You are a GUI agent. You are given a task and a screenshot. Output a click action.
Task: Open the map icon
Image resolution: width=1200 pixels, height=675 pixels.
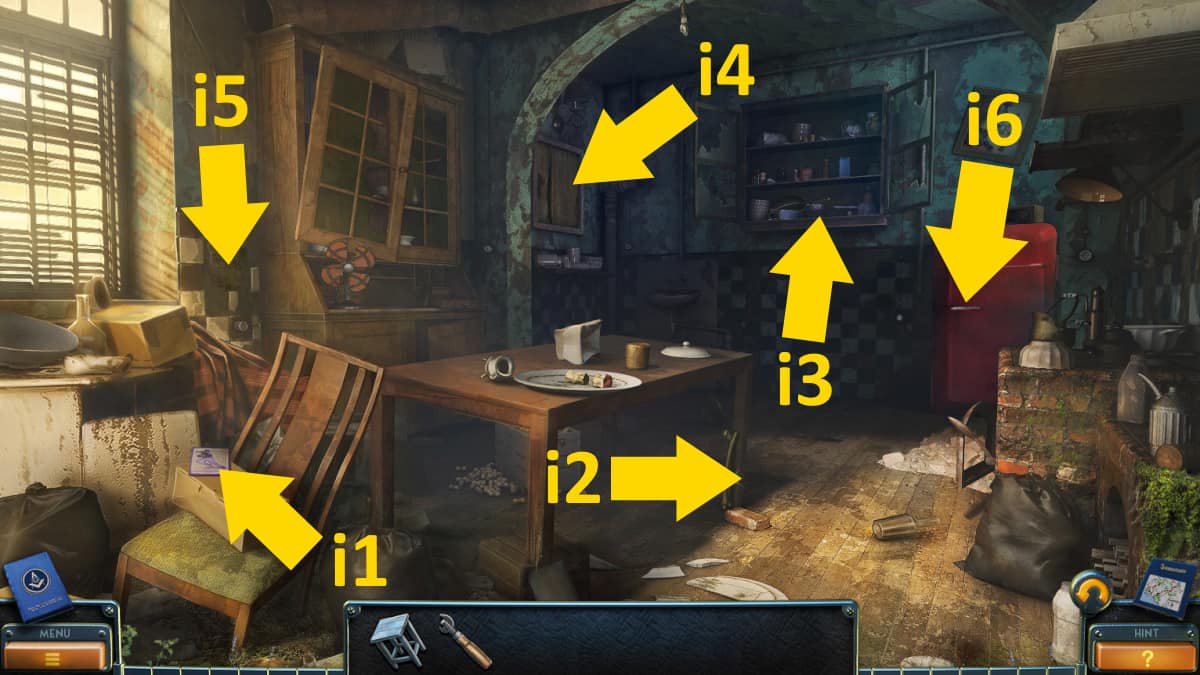[x=1165, y=587]
